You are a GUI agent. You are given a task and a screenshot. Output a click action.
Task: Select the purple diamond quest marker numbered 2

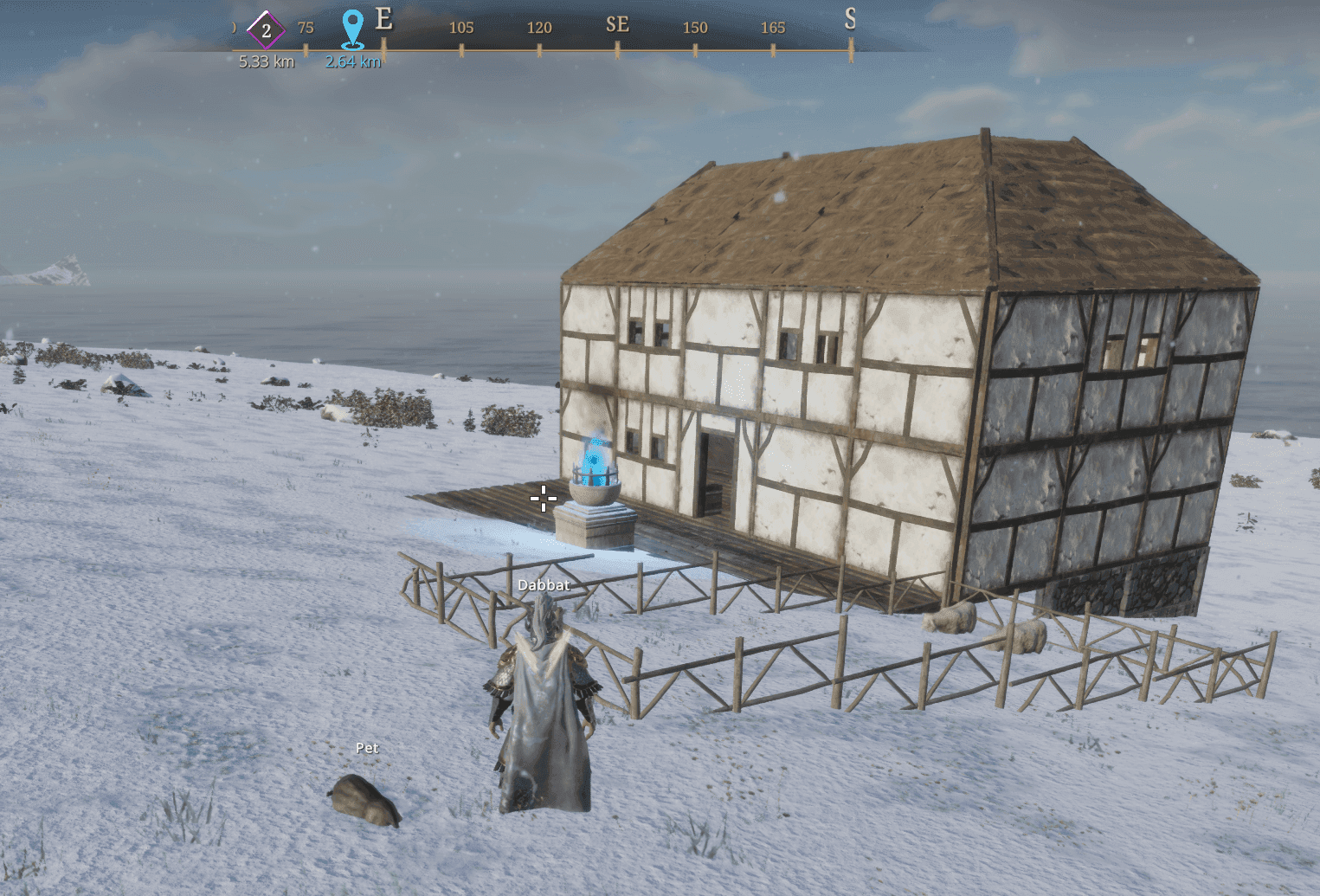266,30
